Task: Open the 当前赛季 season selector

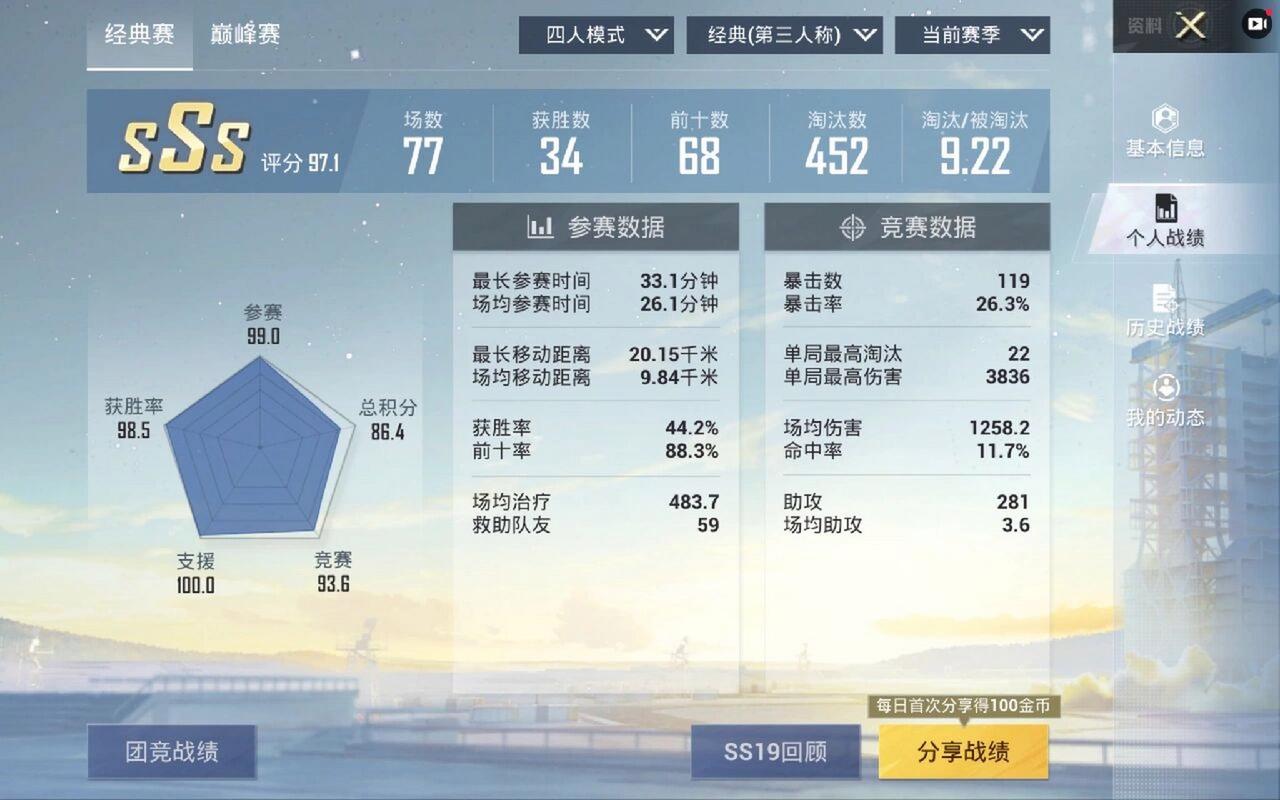Action: click(x=971, y=34)
